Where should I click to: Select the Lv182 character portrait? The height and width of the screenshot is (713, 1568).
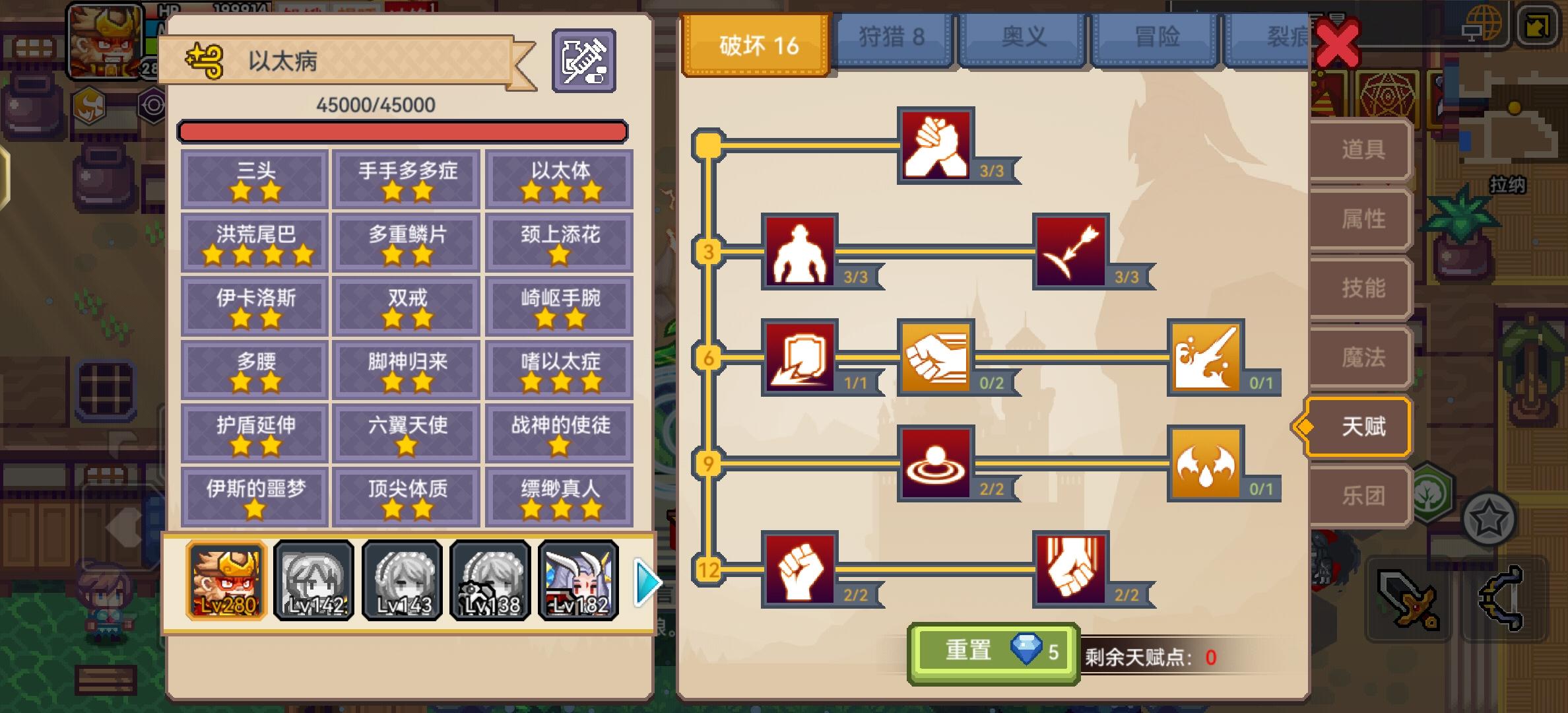coord(581,581)
